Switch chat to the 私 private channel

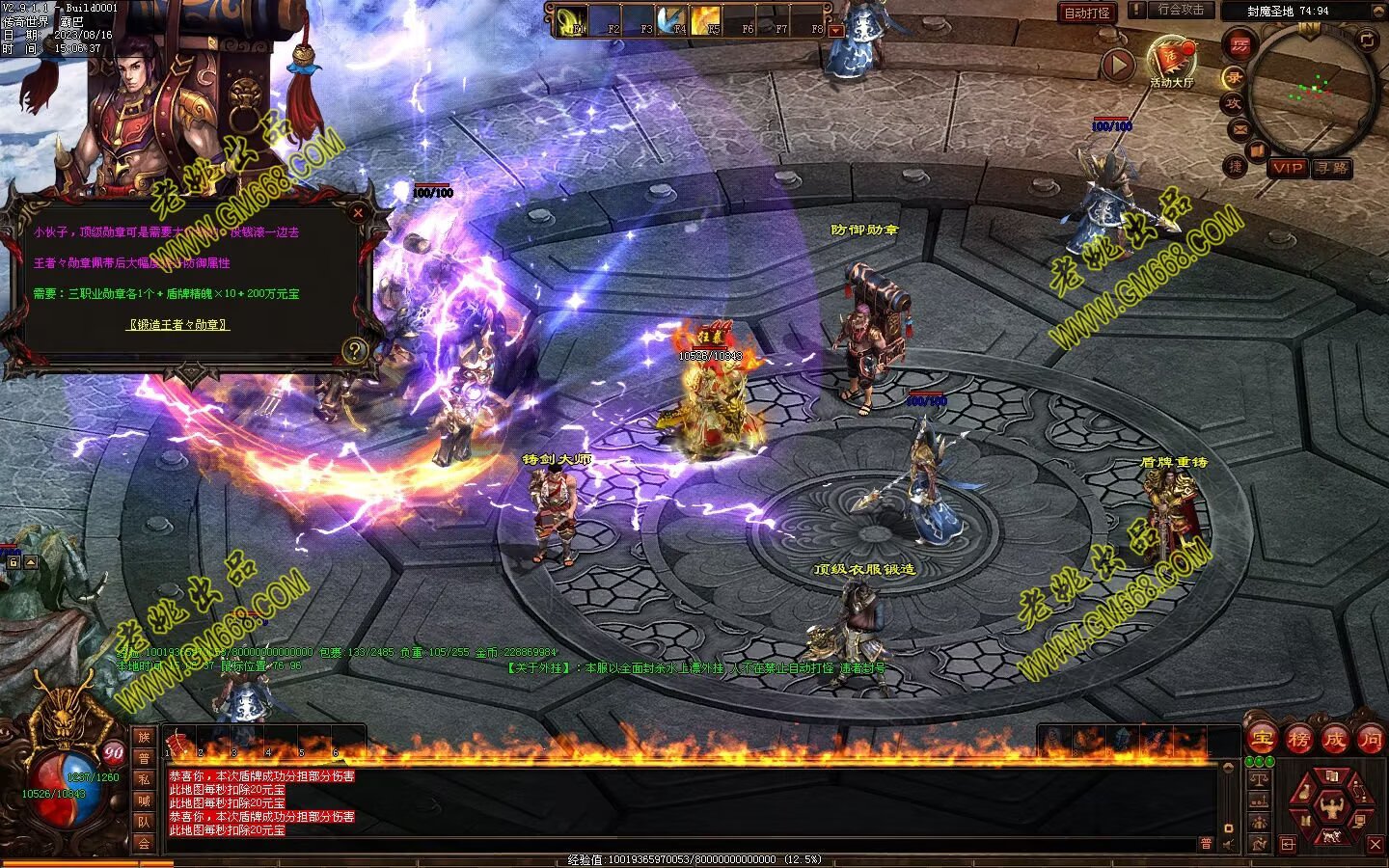pyautogui.click(x=144, y=779)
